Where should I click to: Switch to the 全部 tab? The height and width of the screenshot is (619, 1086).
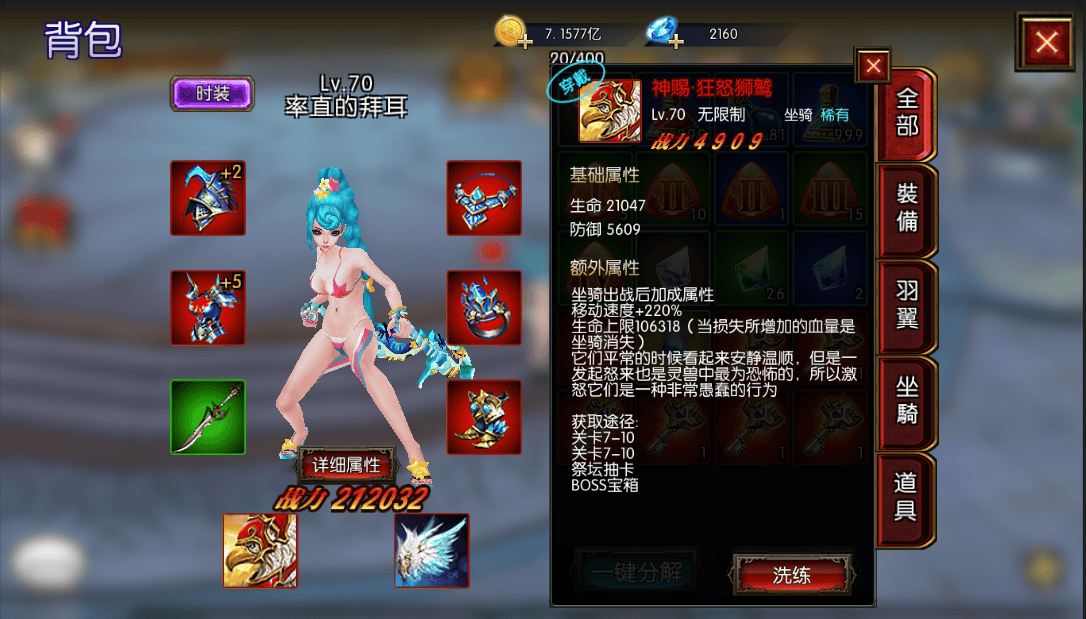click(x=906, y=113)
